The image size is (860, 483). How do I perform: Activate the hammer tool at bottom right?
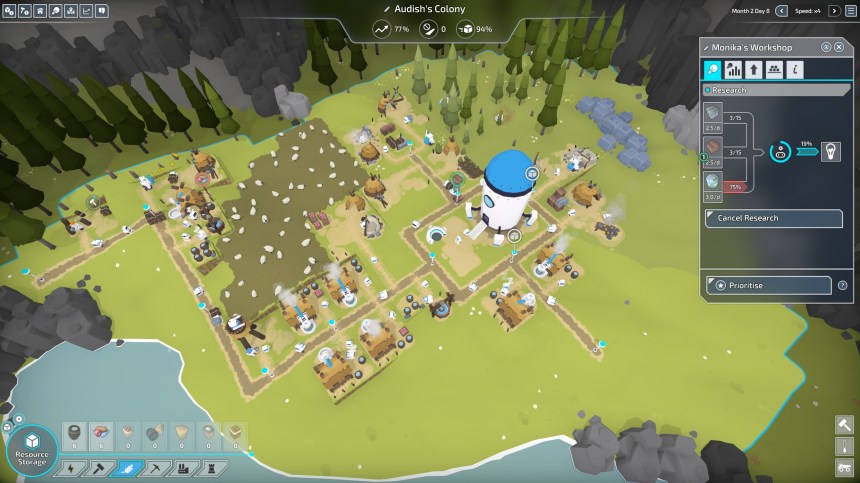(843, 424)
